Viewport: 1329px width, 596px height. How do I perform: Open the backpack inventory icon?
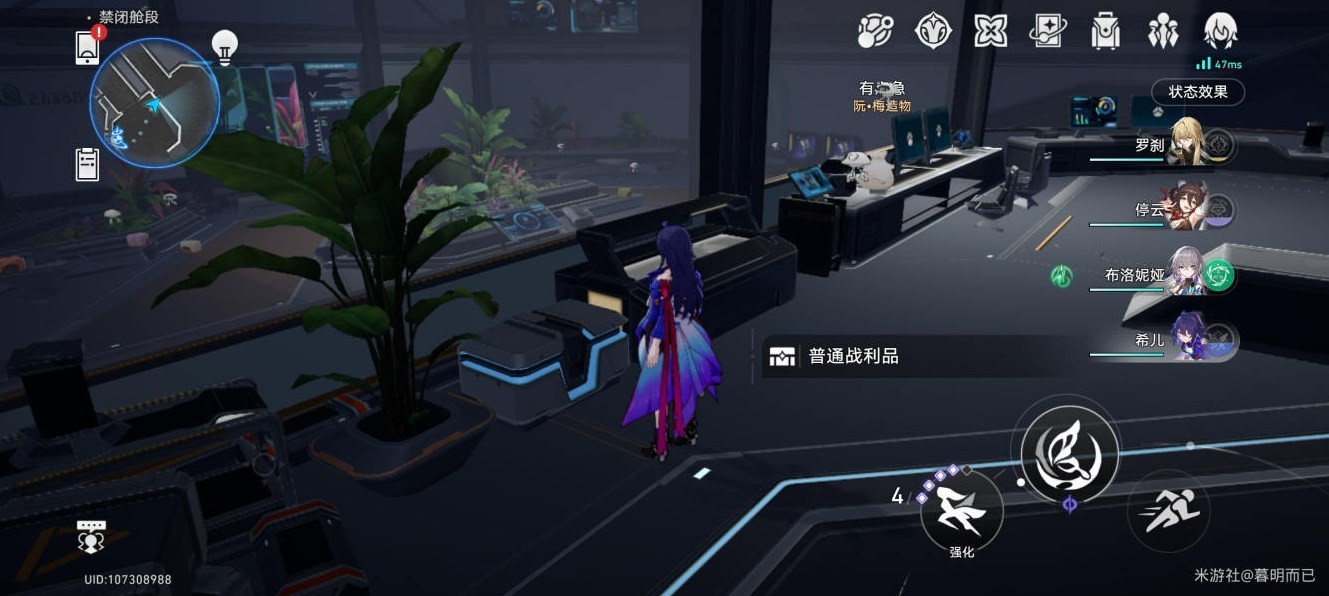point(1105,31)
